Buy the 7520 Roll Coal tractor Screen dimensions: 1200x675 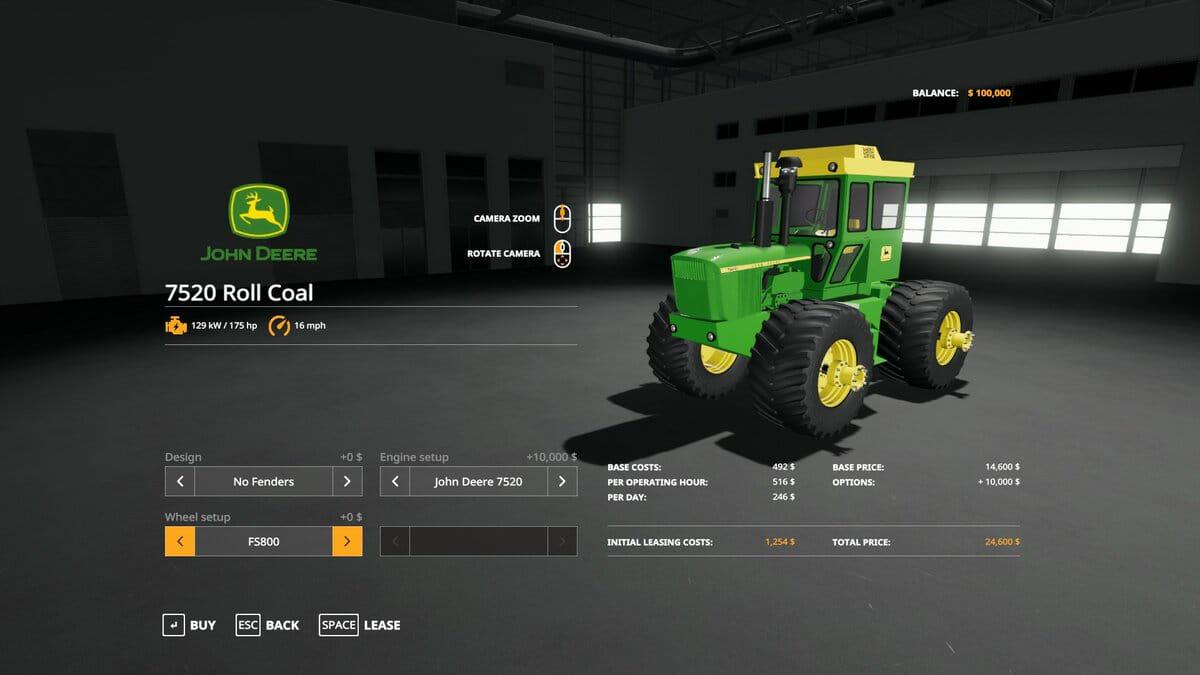coord(189,625)
